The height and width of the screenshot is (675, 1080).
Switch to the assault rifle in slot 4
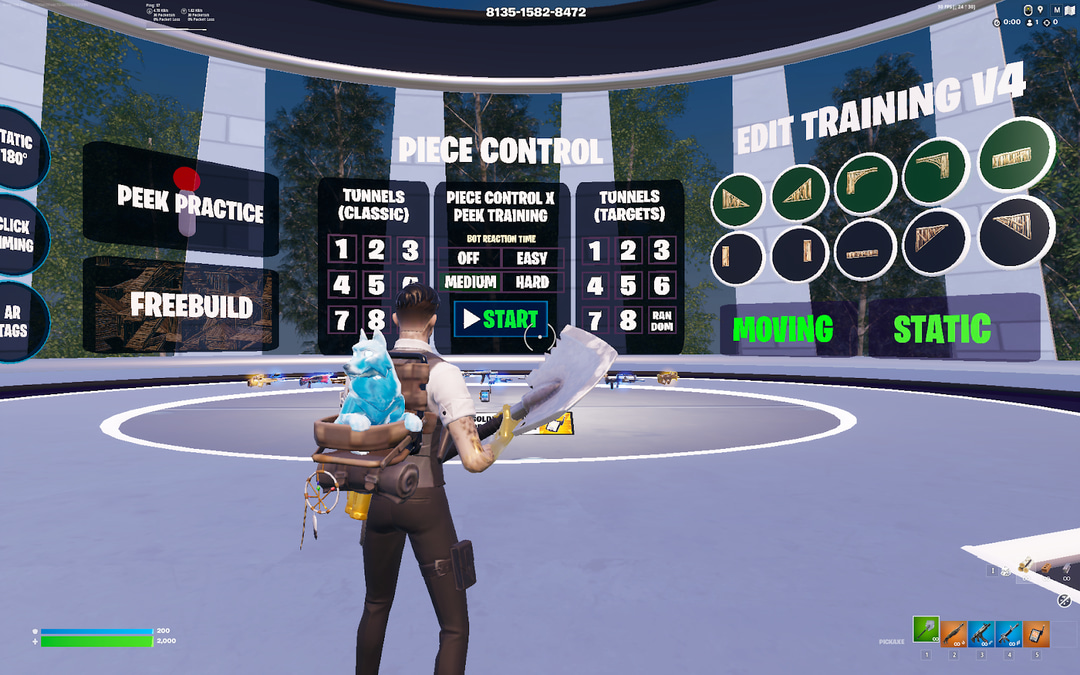(x=1008, y=634)
